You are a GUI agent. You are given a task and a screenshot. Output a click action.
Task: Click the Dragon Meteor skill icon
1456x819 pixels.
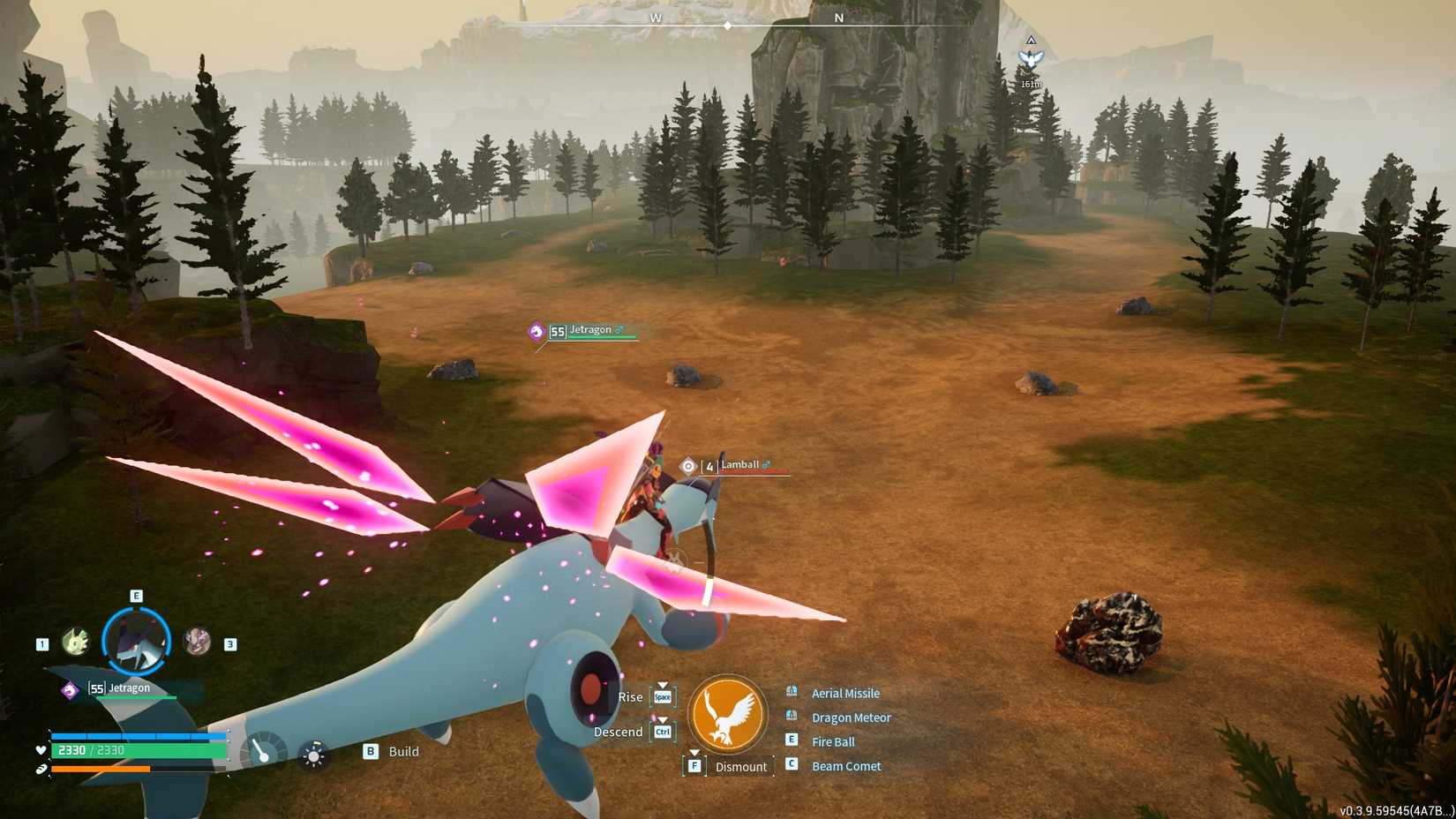(x=791, y=716)
